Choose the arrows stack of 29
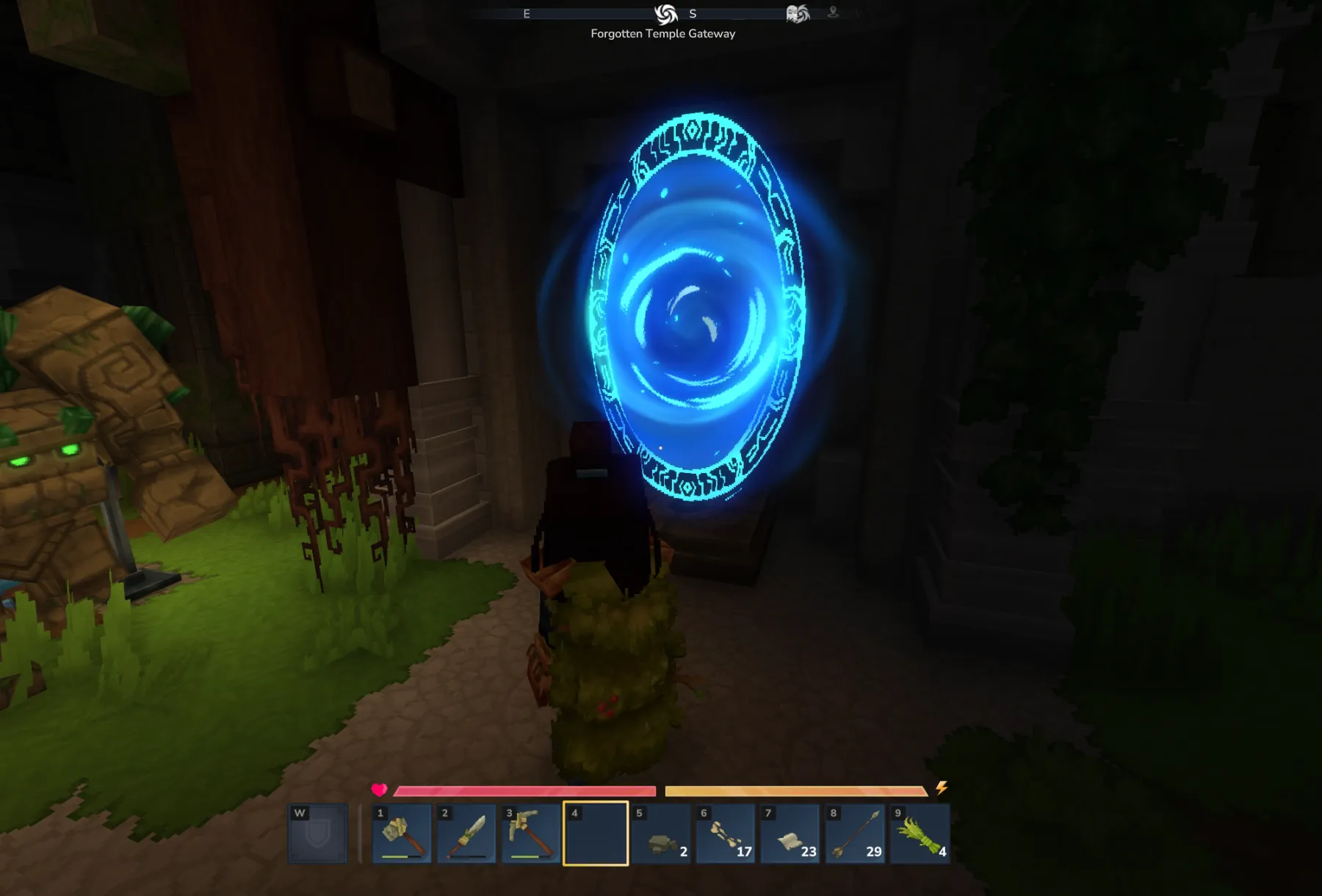Screen dimensions: 1322x896 [x=854, y=834]
